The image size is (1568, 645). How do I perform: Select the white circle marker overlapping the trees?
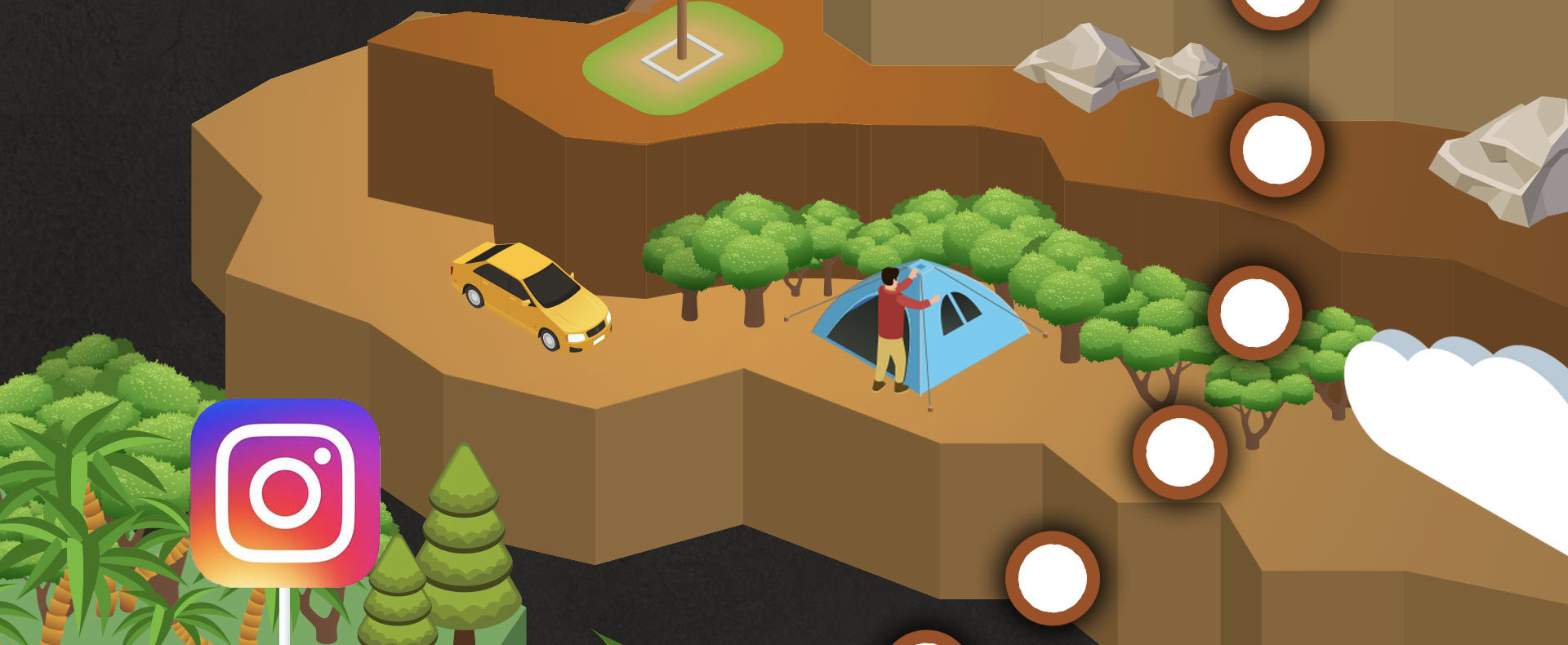(1254, 313)
